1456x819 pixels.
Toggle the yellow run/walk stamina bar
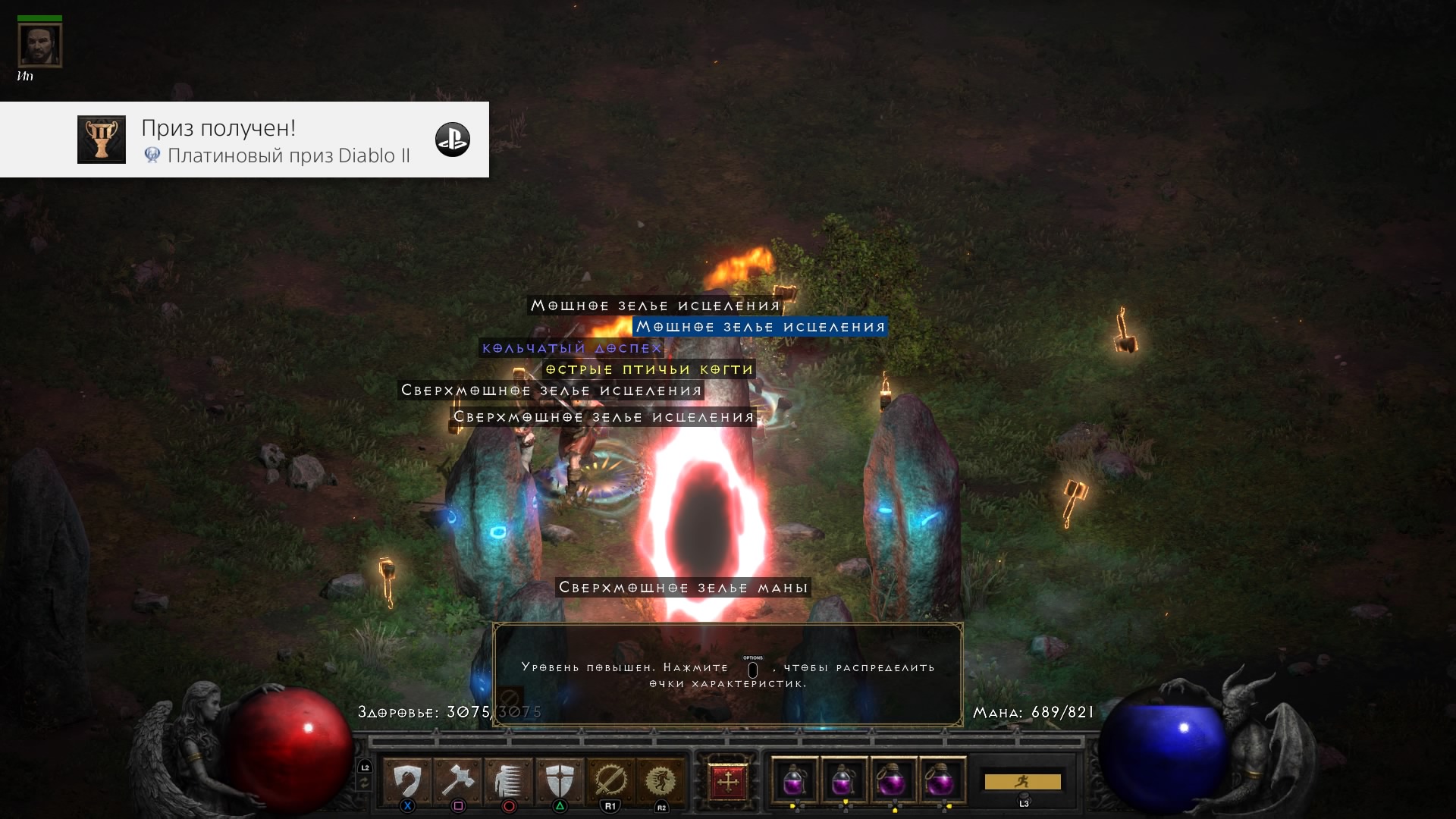[x=1022, y=781]
